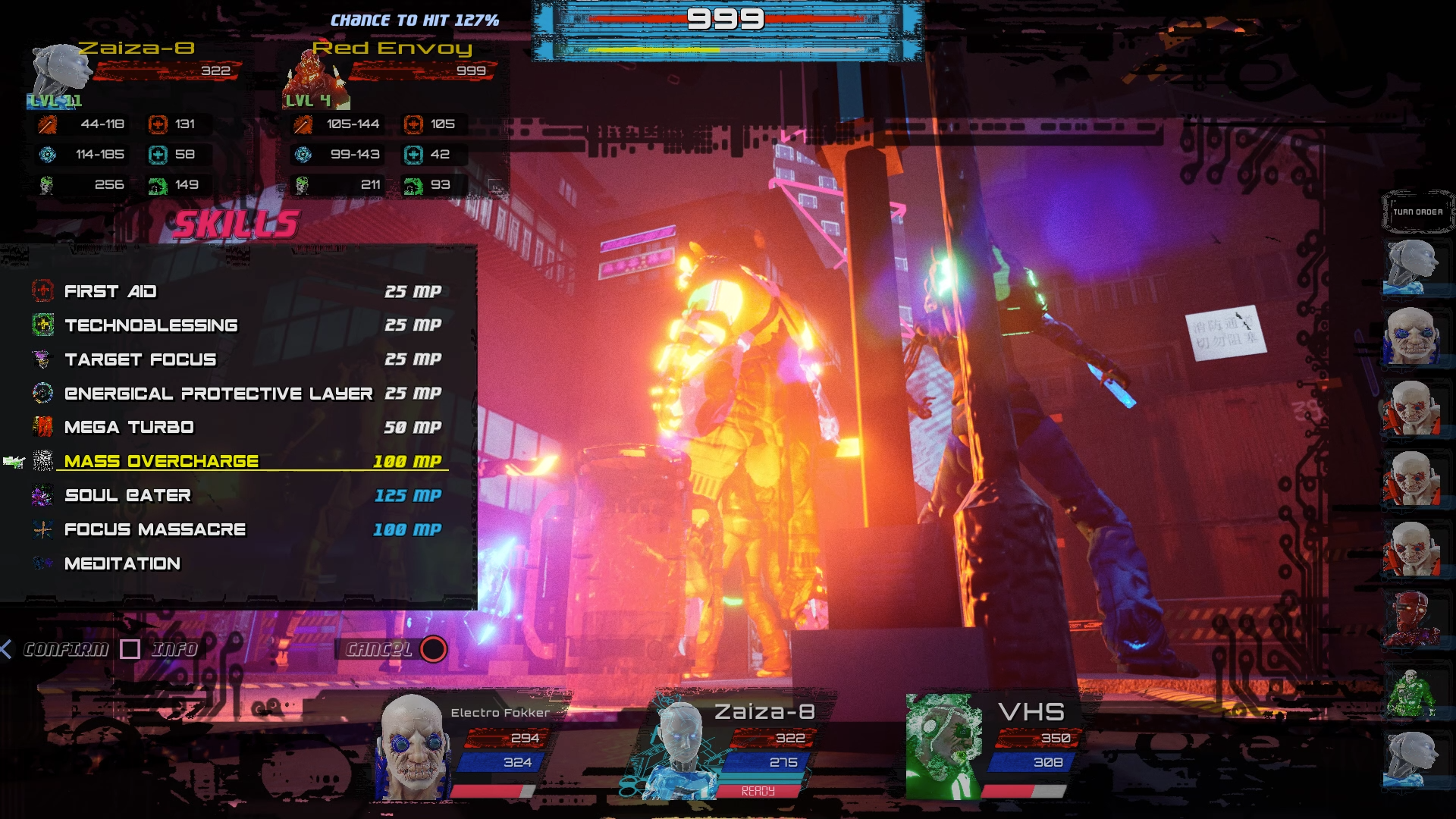1456x819 pixels.
Task: Select the VHS party member portrait
Action: pyautogui.click(x=943, y=747)
